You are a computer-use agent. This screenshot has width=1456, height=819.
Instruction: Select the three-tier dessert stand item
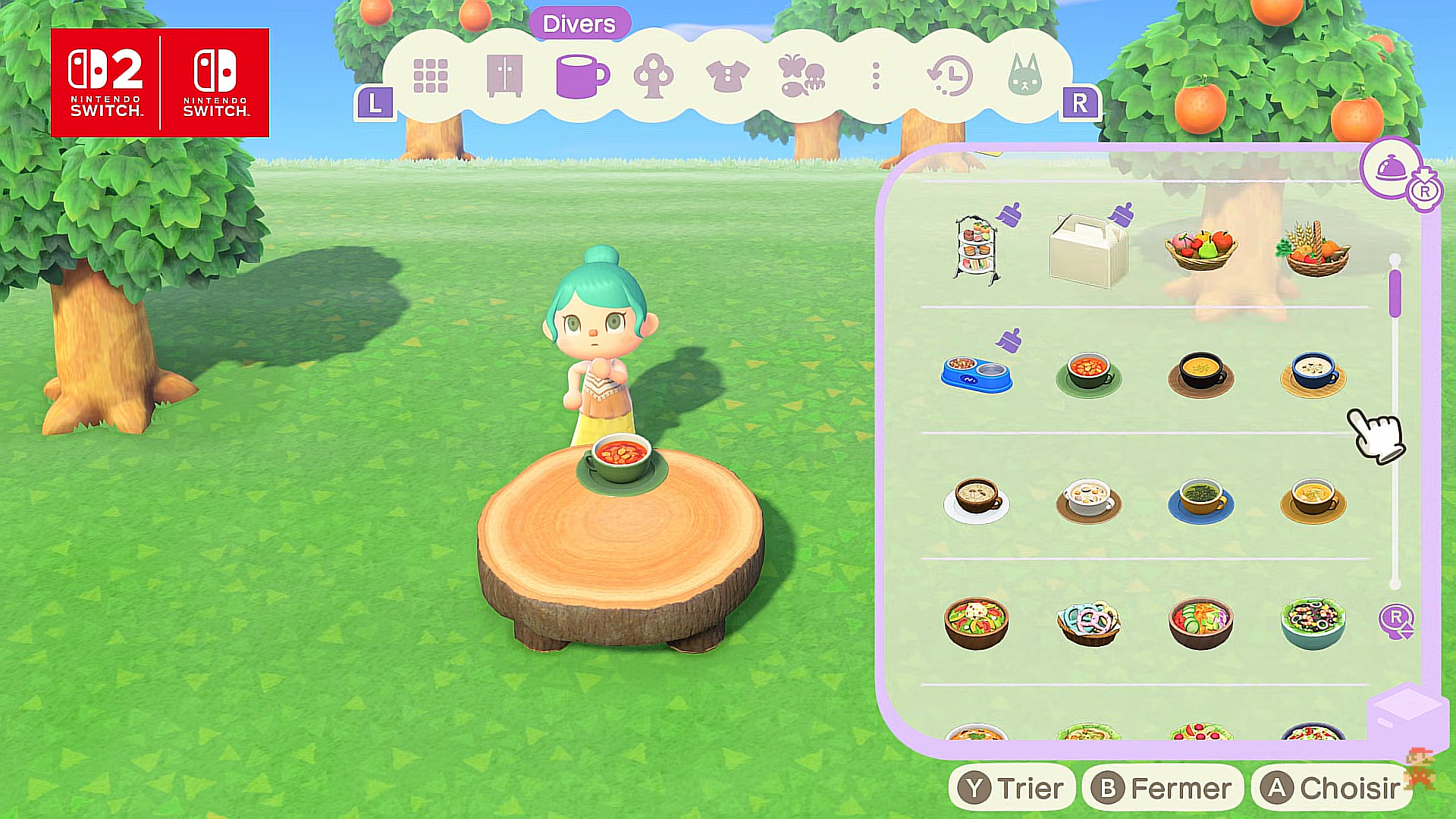[976, 249]
